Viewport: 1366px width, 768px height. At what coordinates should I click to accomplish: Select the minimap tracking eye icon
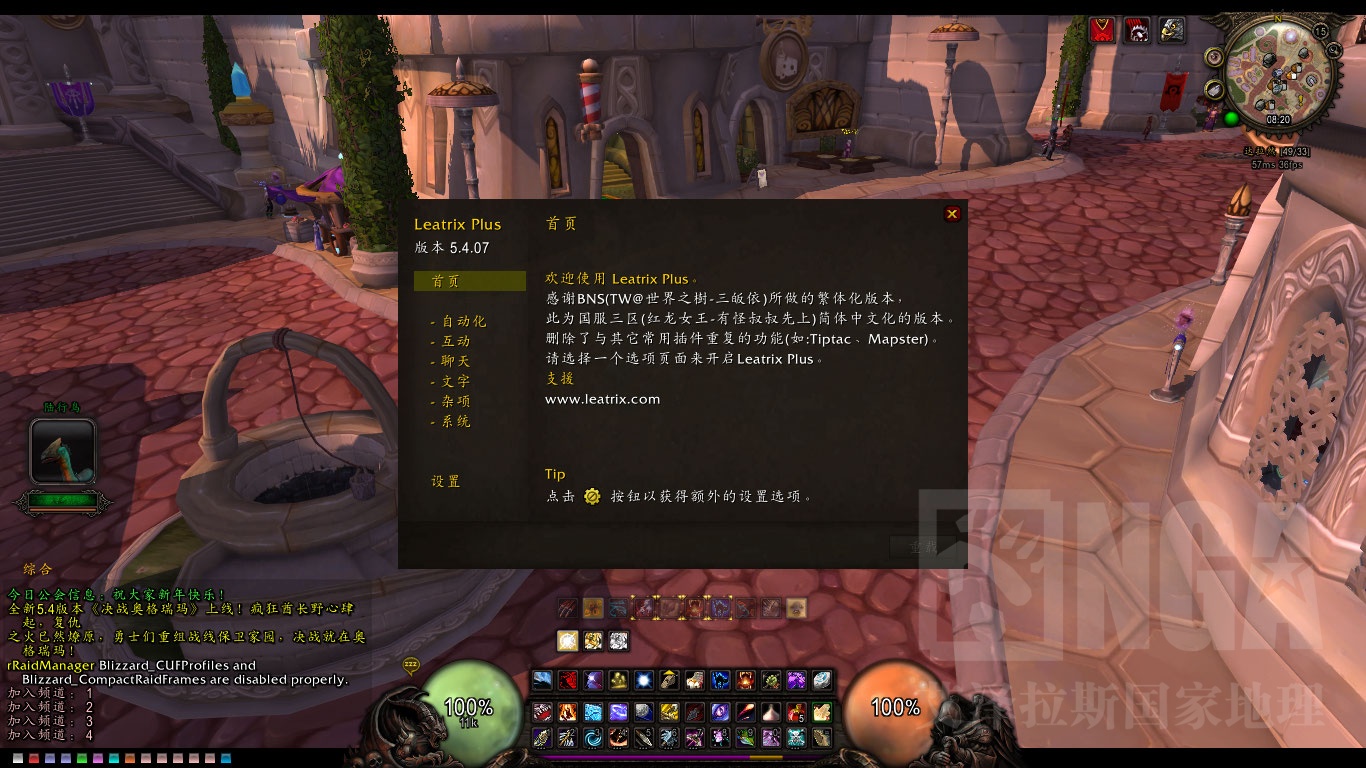pyautogui.click(x=1213, y=57)
